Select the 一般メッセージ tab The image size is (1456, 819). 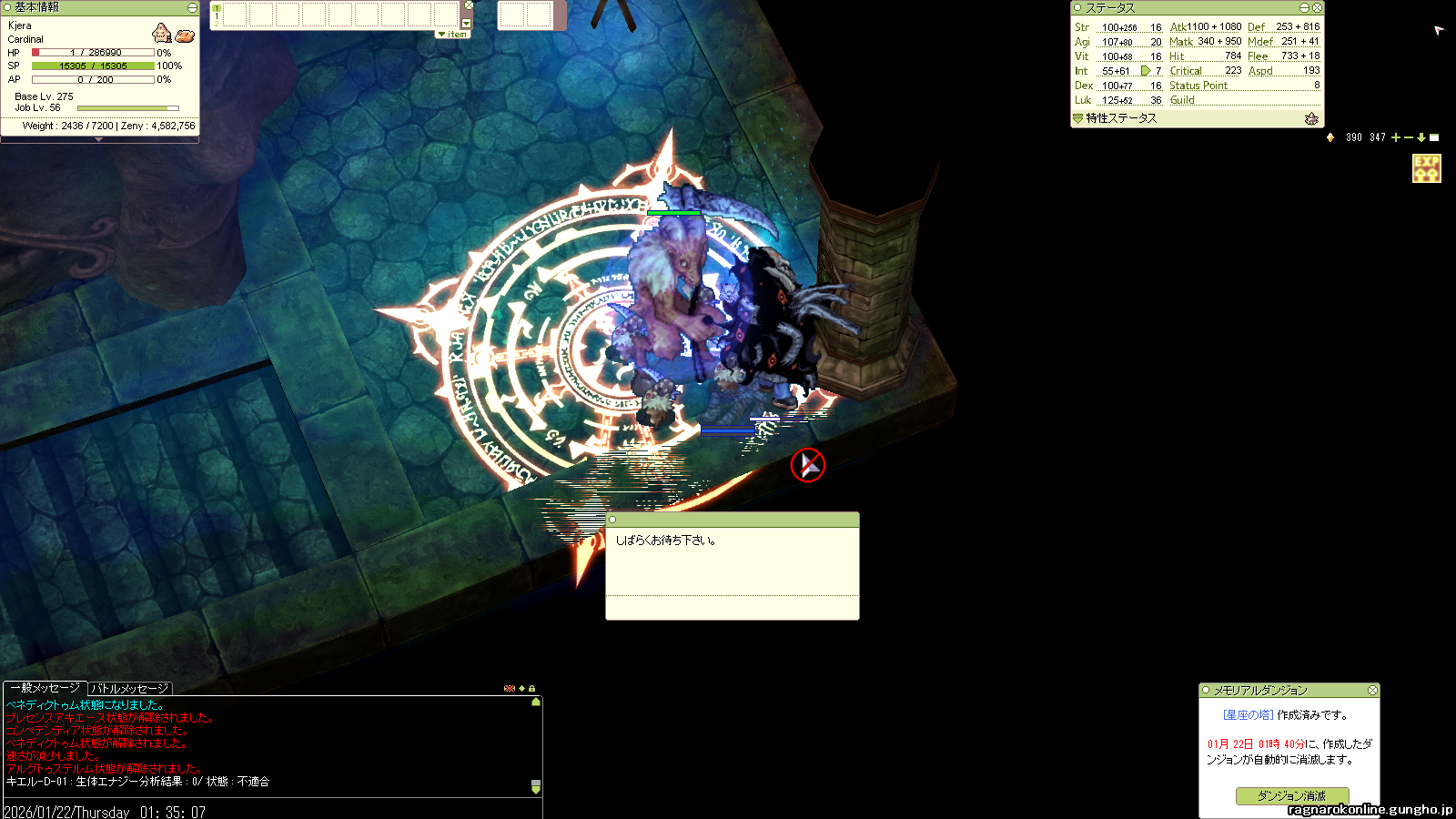45,688
